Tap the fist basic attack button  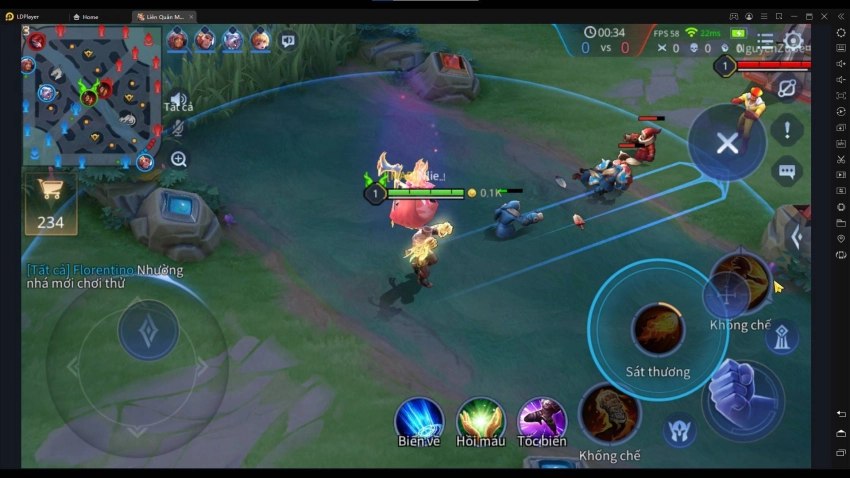pyautogui.click(x=740, y=393)
